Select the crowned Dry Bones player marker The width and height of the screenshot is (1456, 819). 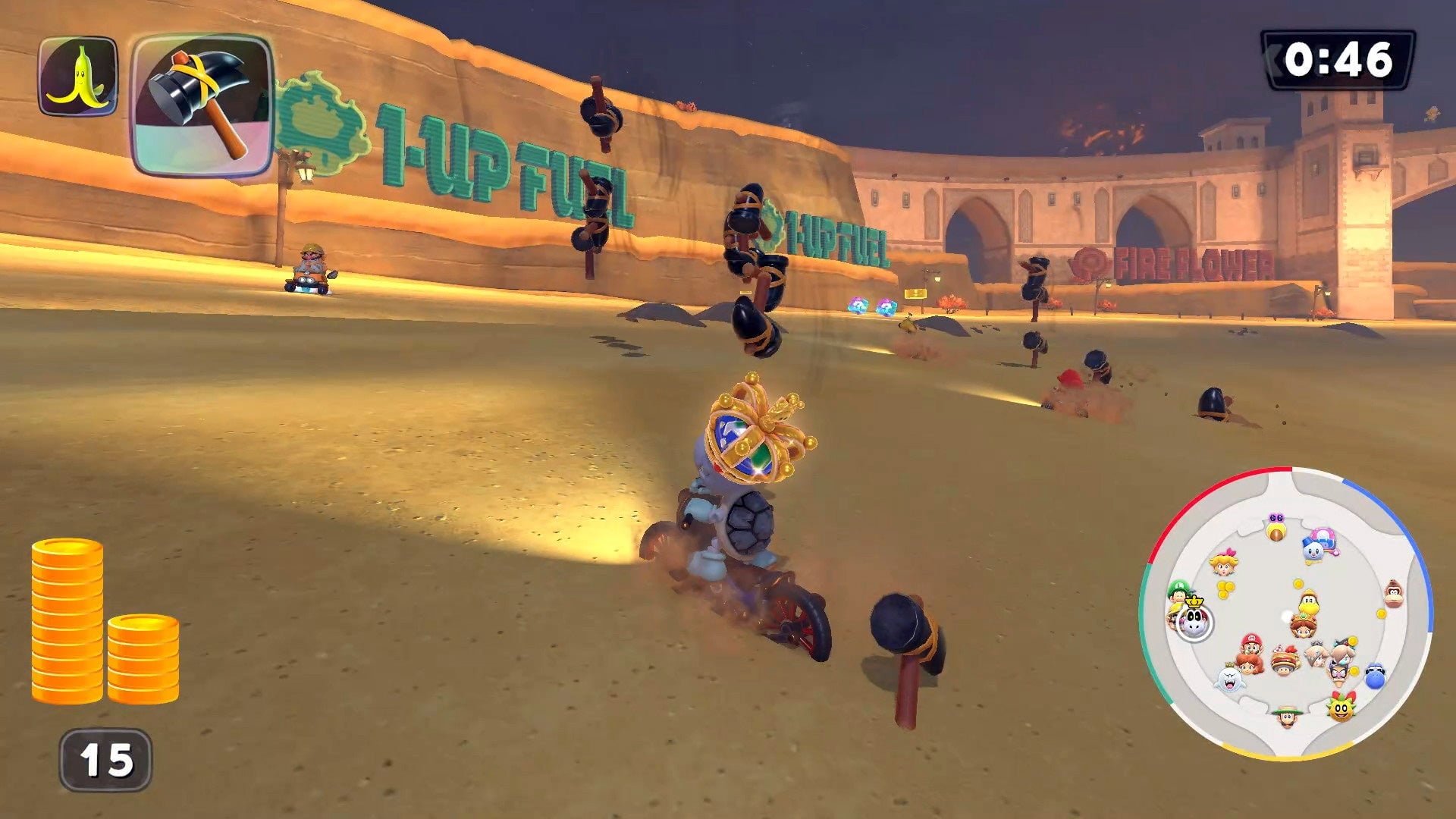click(1195, 622)
